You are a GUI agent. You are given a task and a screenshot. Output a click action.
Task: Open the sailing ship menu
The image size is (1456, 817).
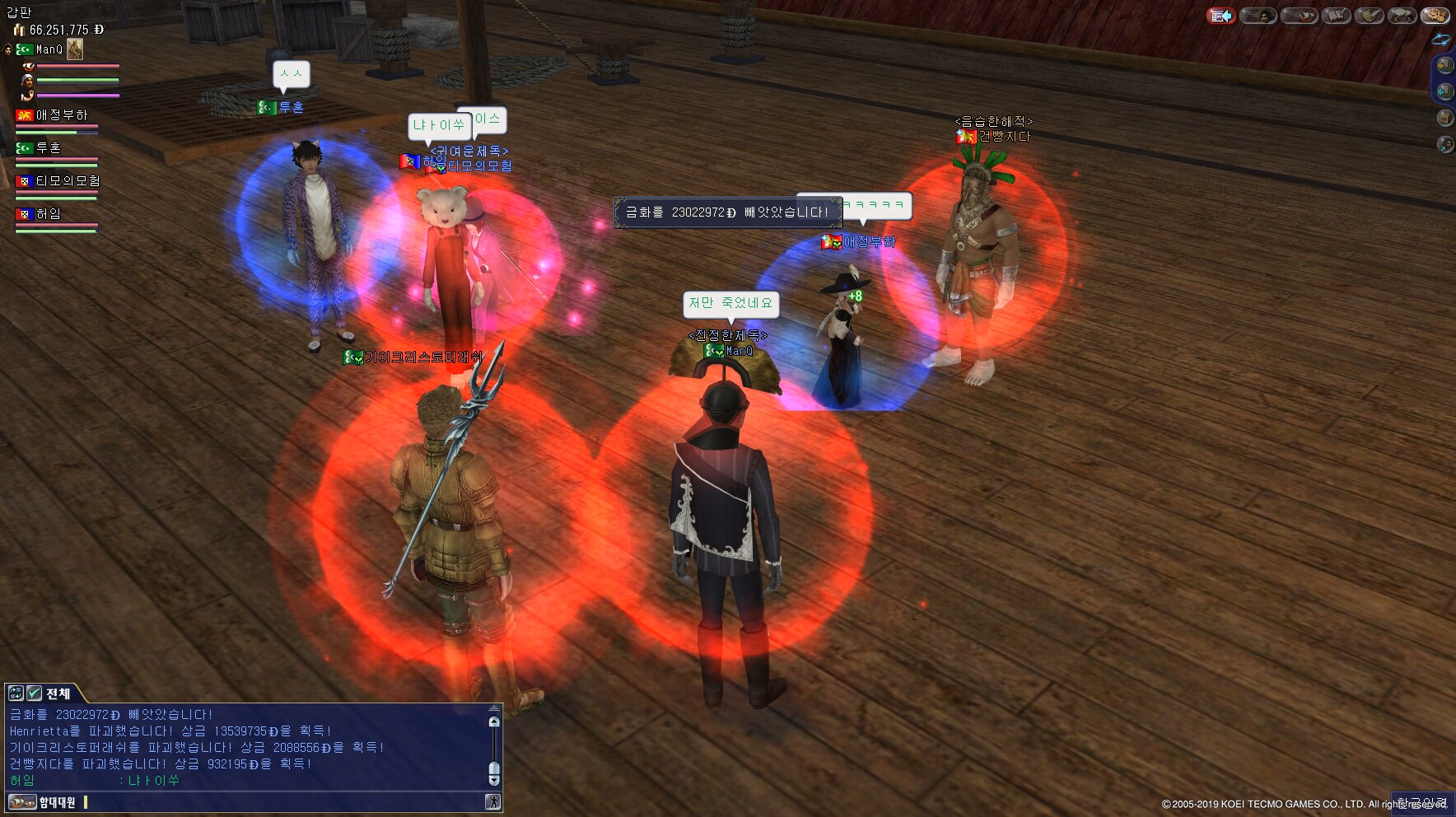[x=1298, y=16]
